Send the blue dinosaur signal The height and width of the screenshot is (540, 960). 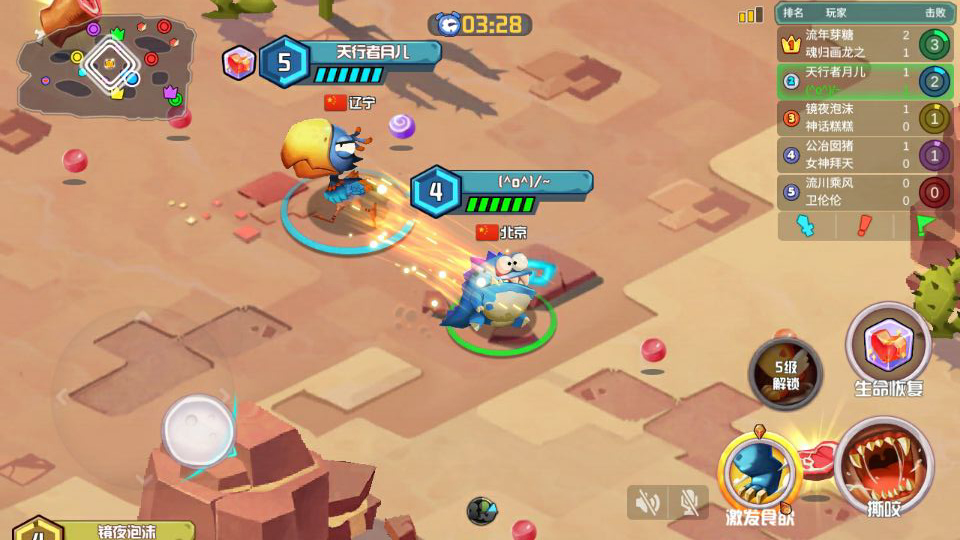805,226
